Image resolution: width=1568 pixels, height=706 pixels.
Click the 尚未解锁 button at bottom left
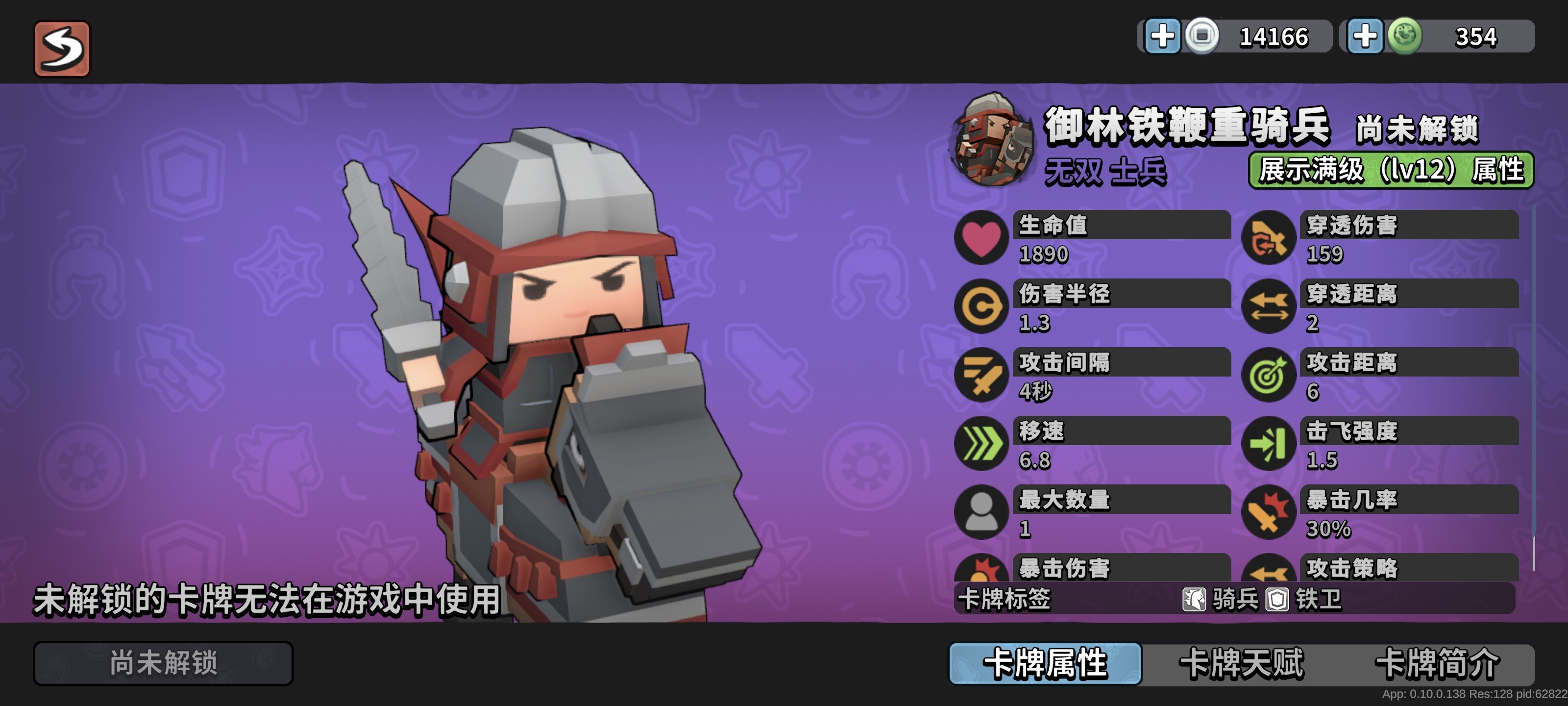(163, 663)
